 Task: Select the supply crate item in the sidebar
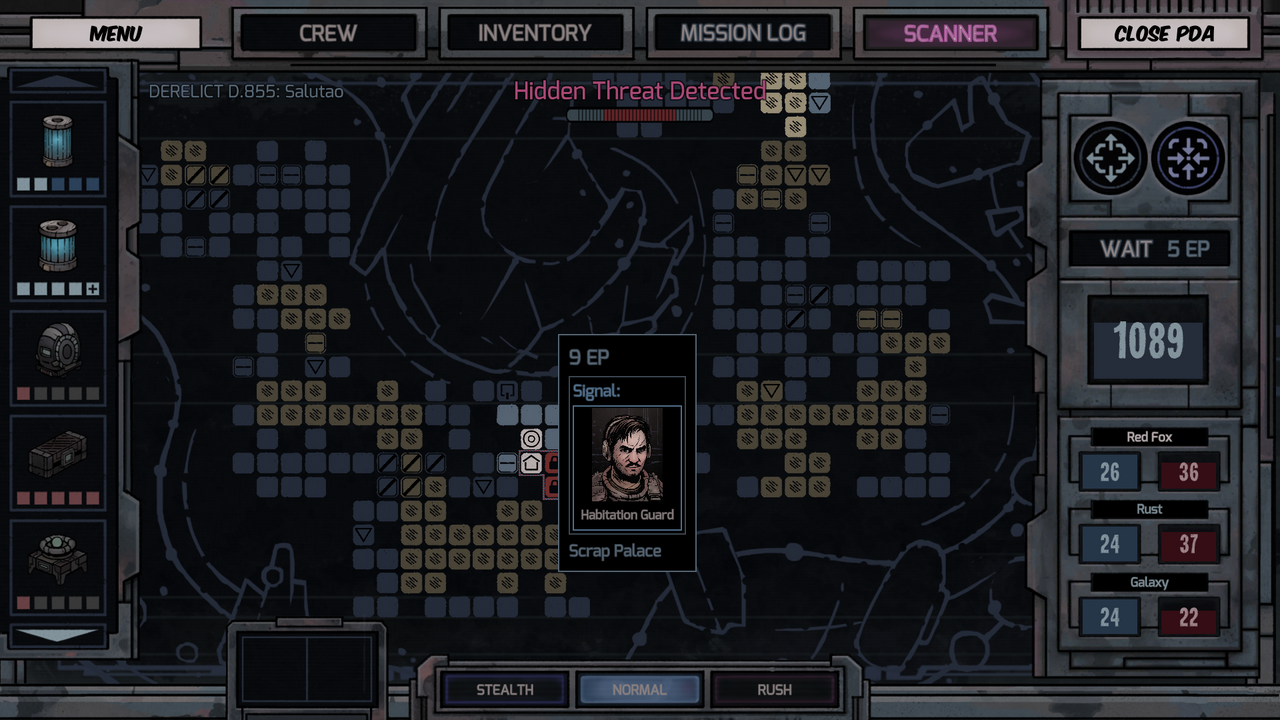point(57,455)
